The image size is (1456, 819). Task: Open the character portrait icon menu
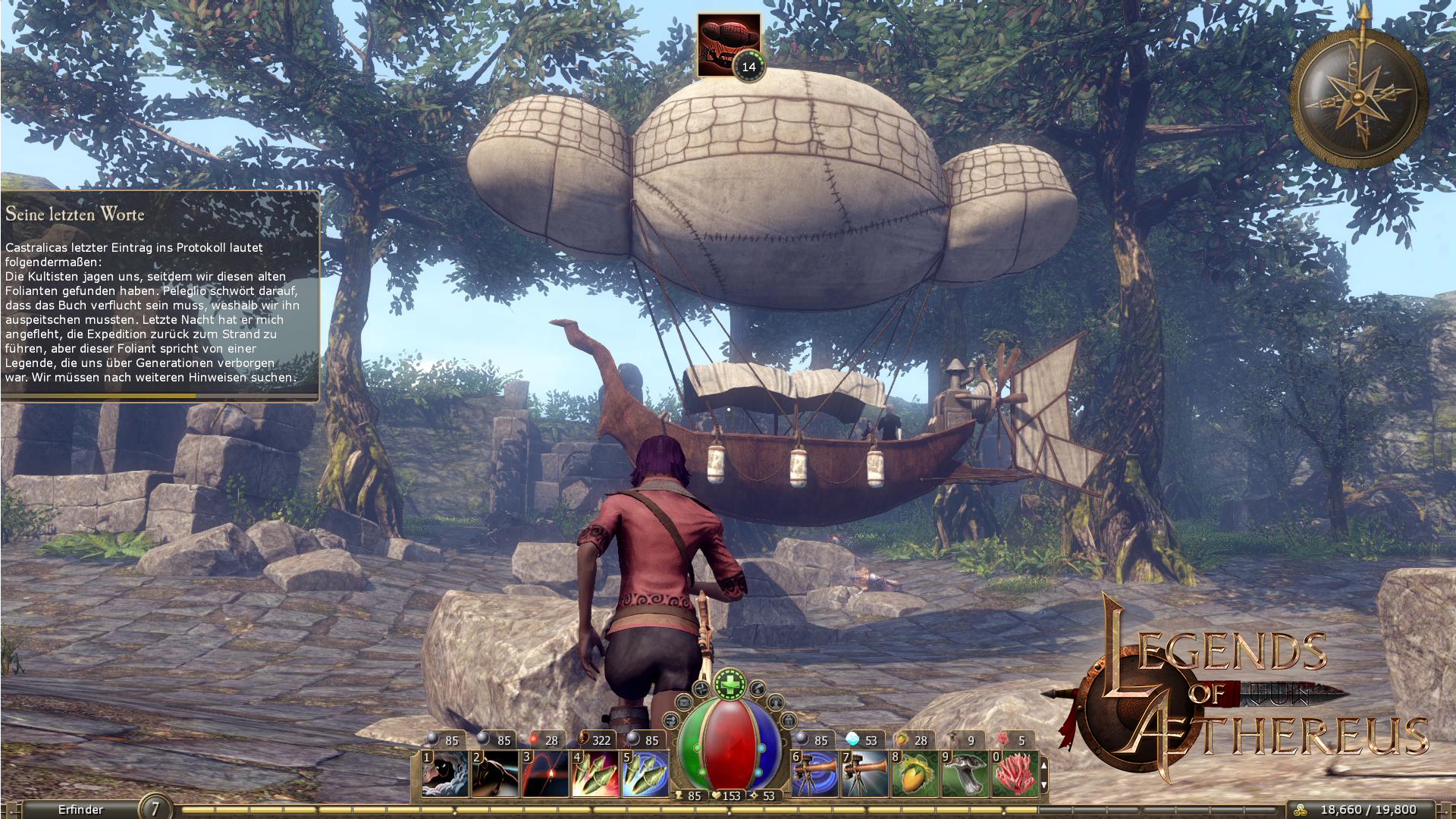[x=776, y=702]
